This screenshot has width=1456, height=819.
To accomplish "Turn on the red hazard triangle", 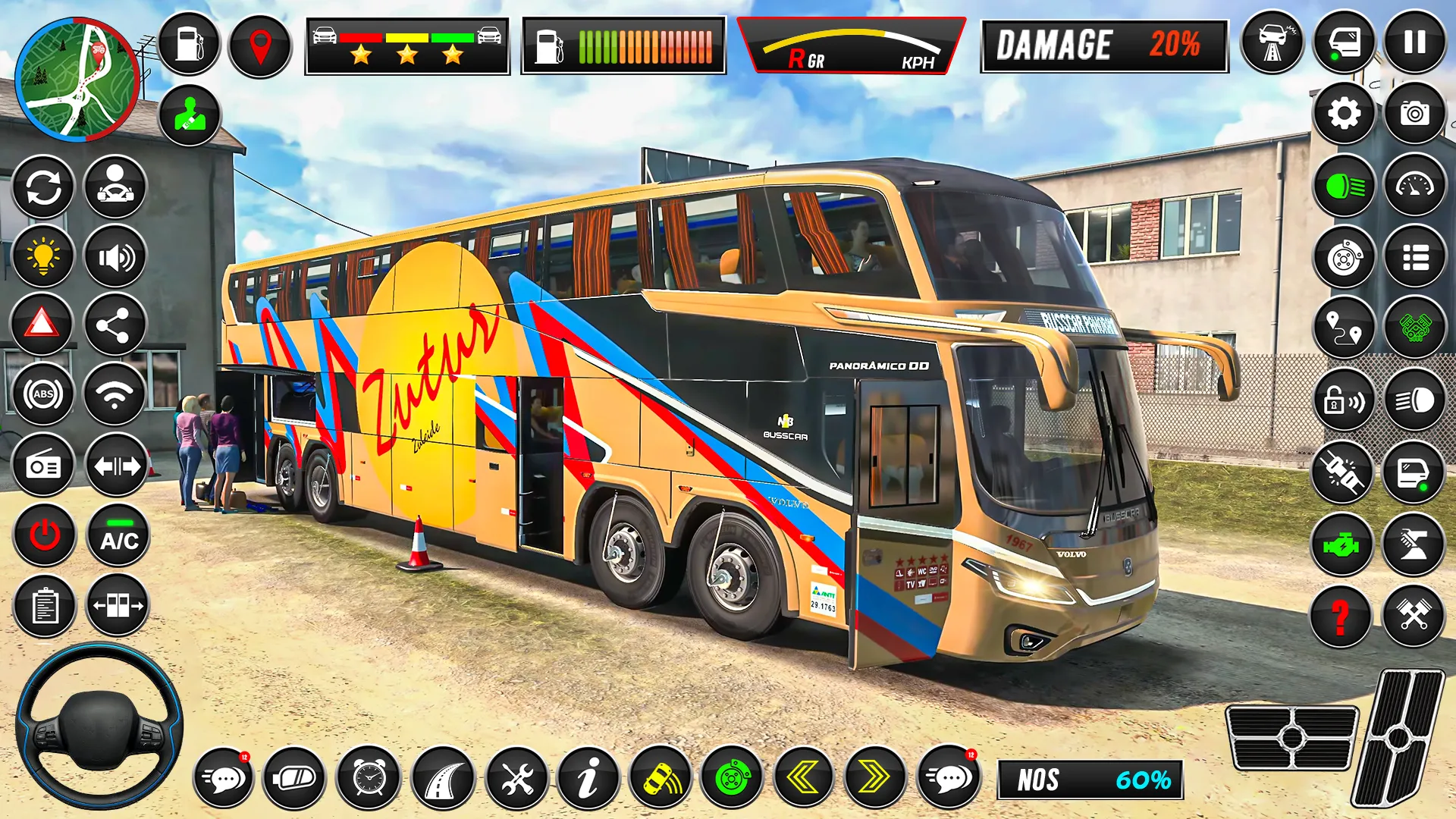I will click(x=42, y=325).
